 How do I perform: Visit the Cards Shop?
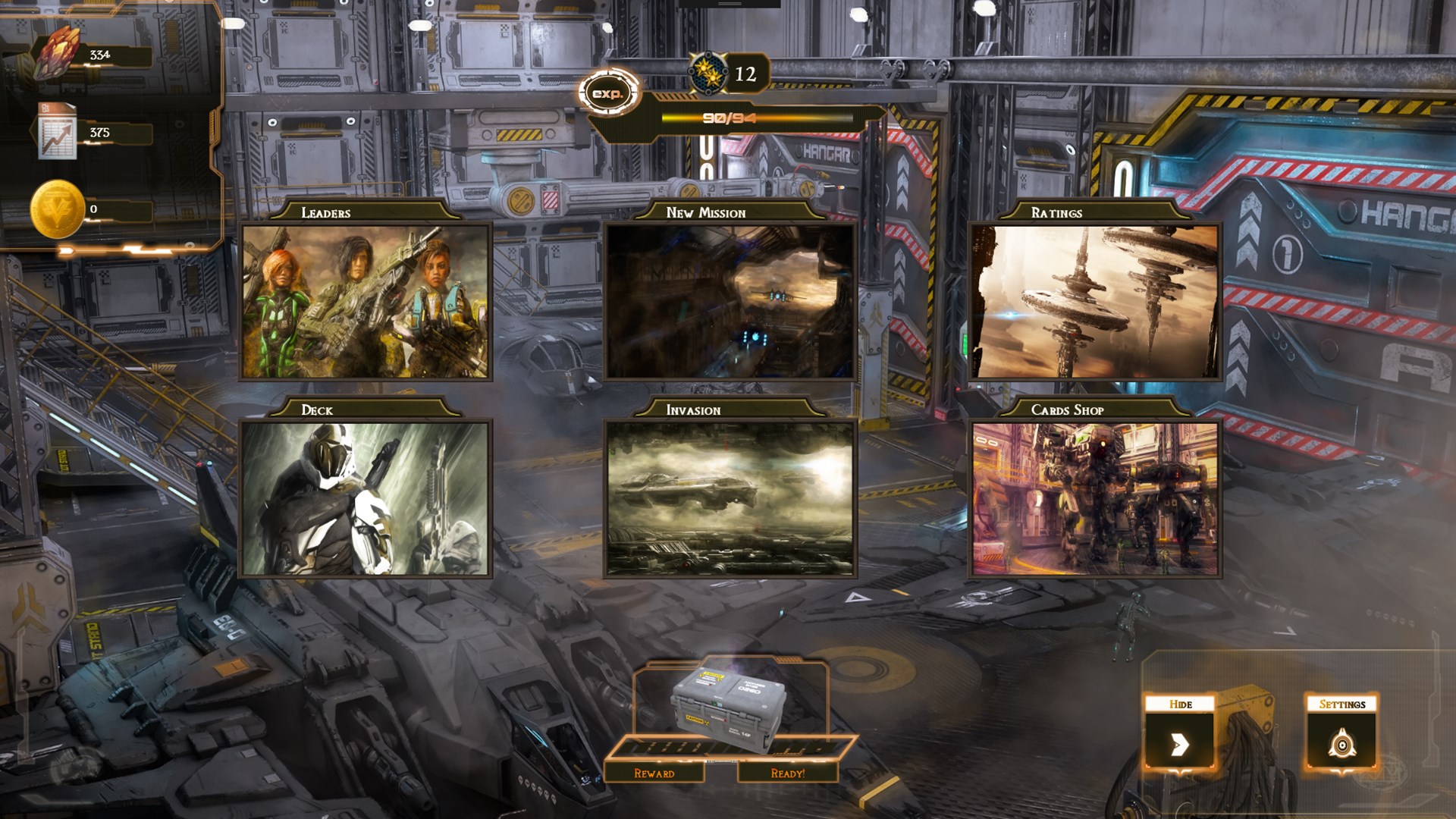click(1094, 498)
